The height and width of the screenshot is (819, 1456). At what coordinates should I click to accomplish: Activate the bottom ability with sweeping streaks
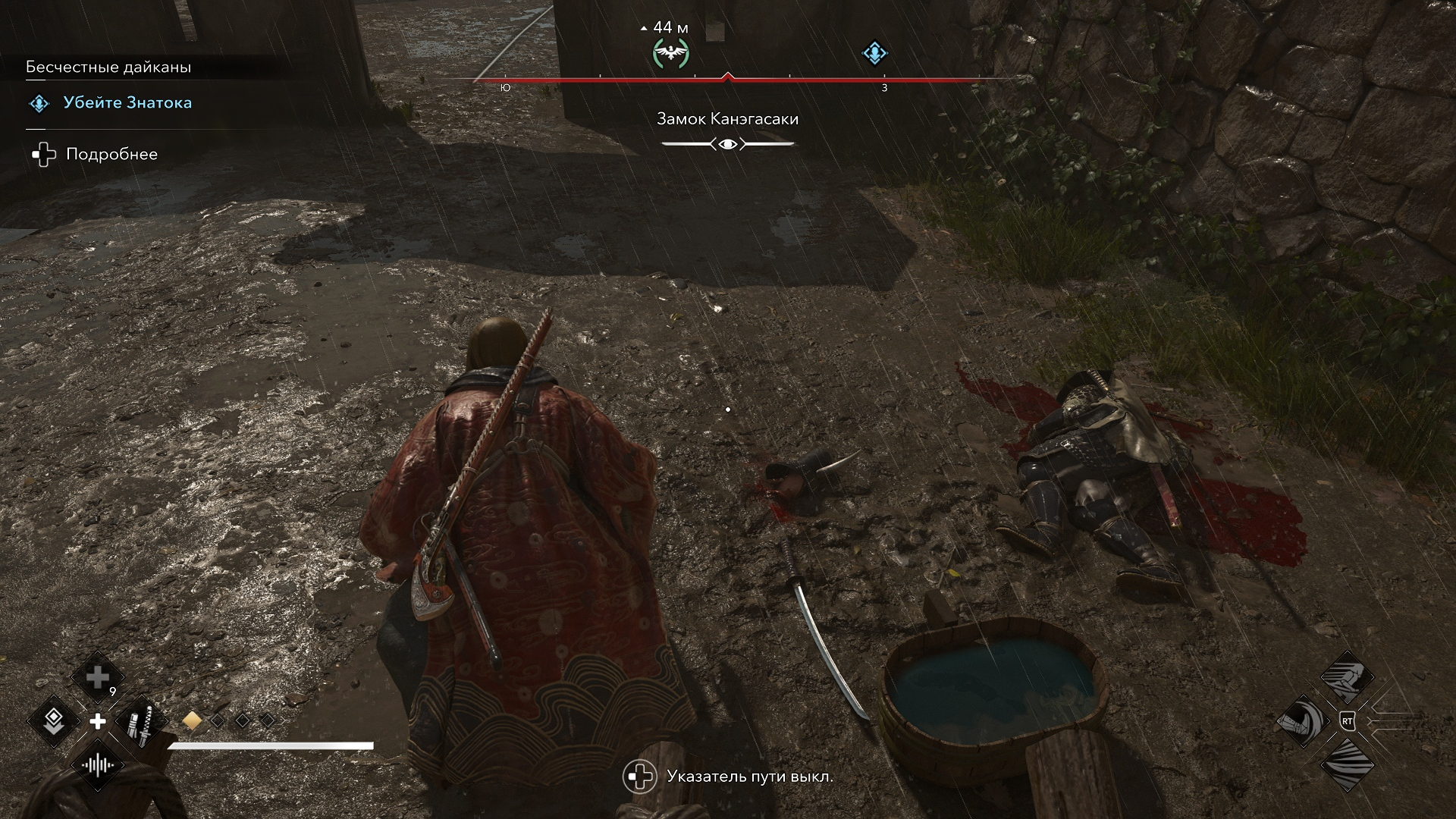[1347, 764]
